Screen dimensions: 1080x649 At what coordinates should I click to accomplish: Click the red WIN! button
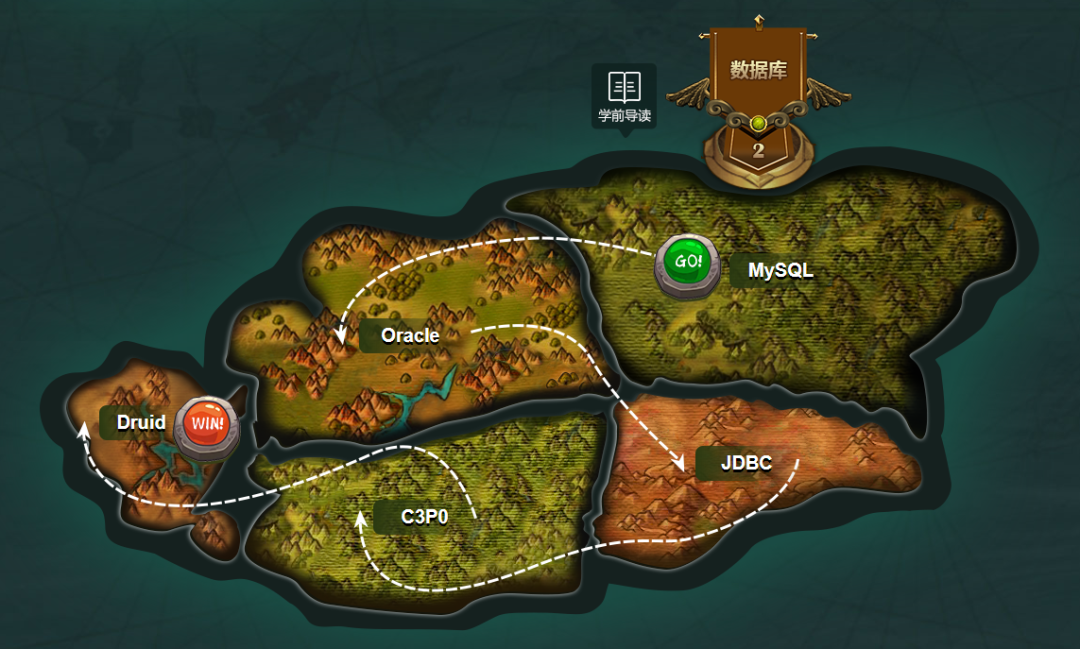(x=208, y=424)
